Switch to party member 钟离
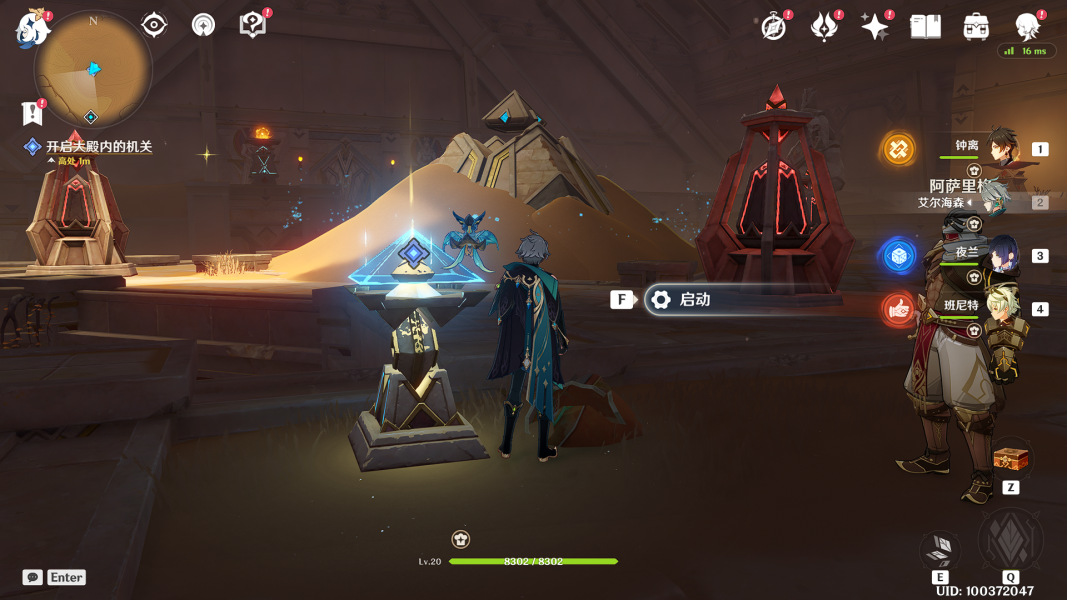 (x=1002, y=149)
